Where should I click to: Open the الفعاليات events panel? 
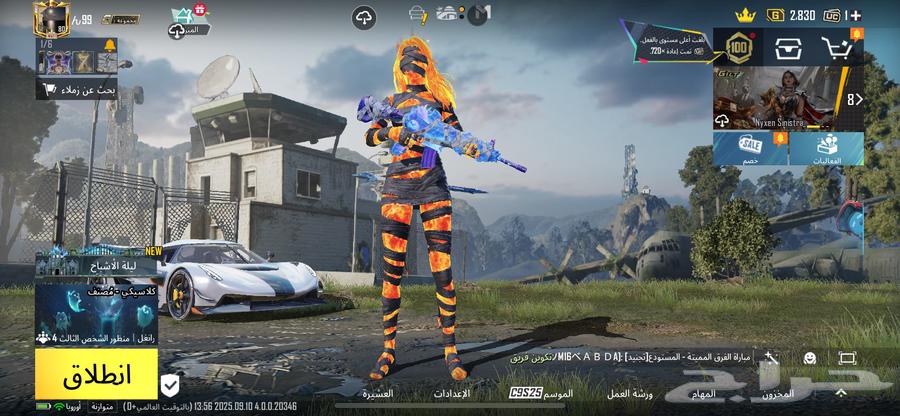click(828, 150)
